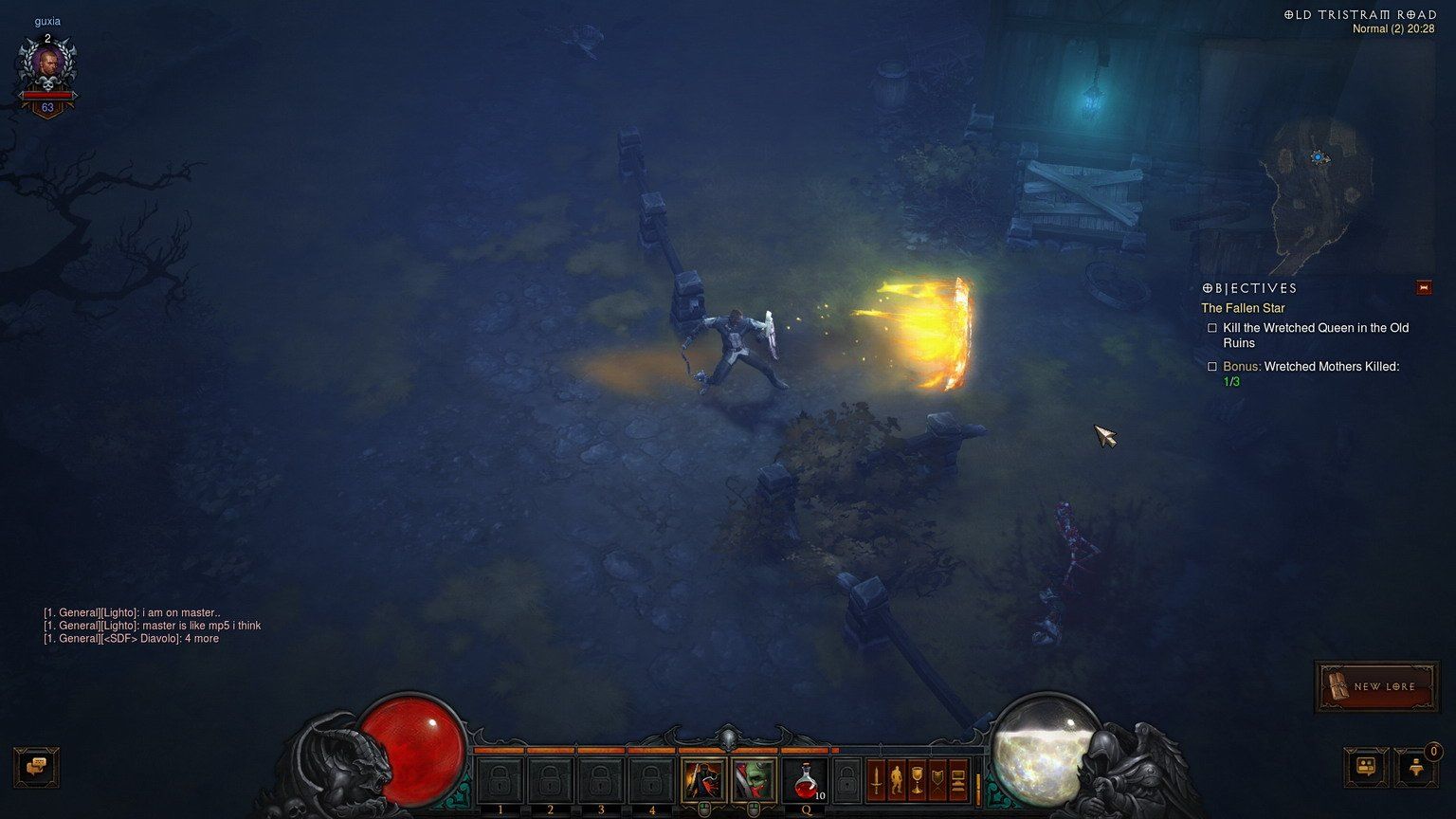Click the General chat message log

(152, 626)
